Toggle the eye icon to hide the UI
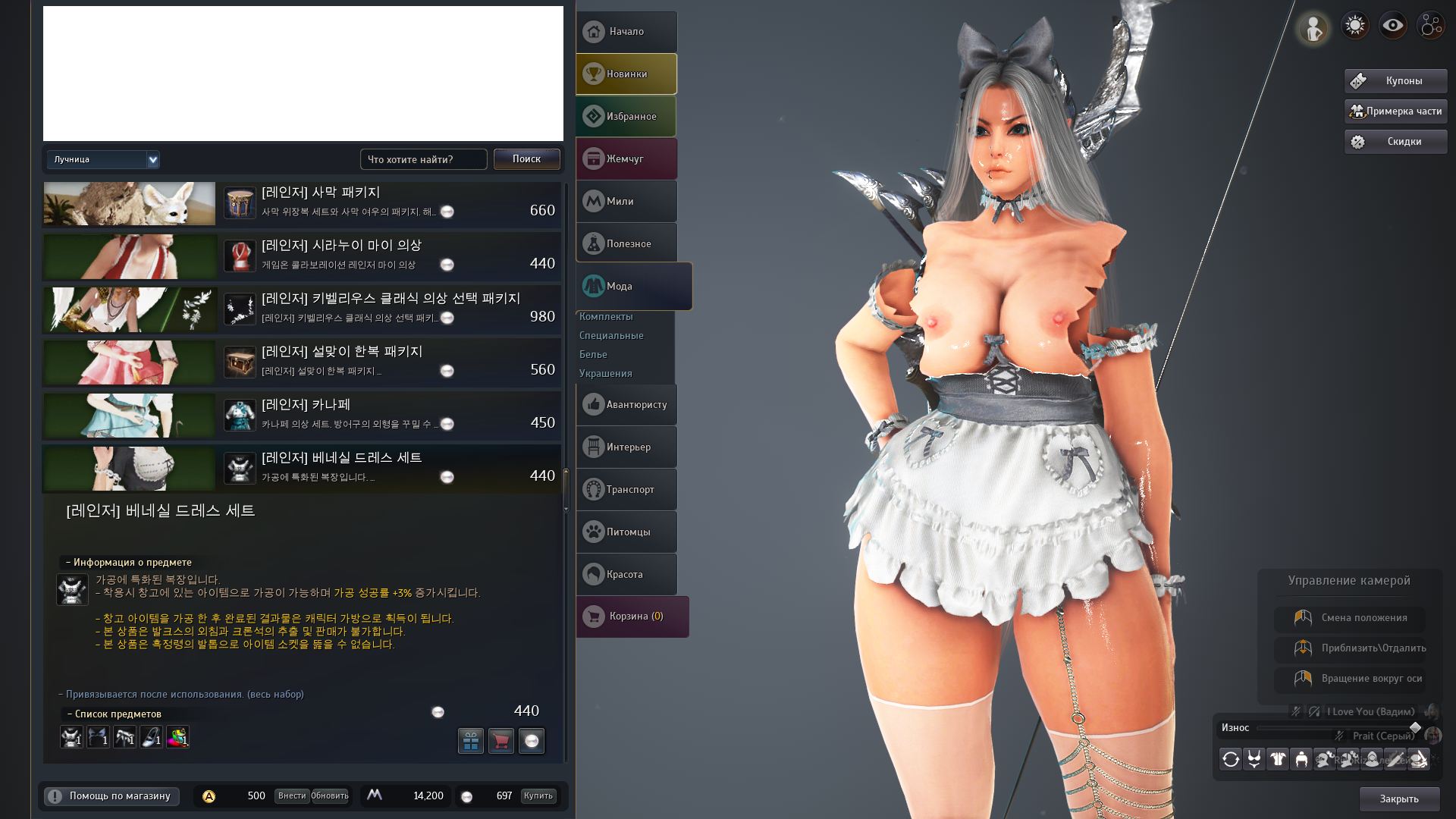This screenshot has height=819, width=1456. click(x=1392, y=24)
